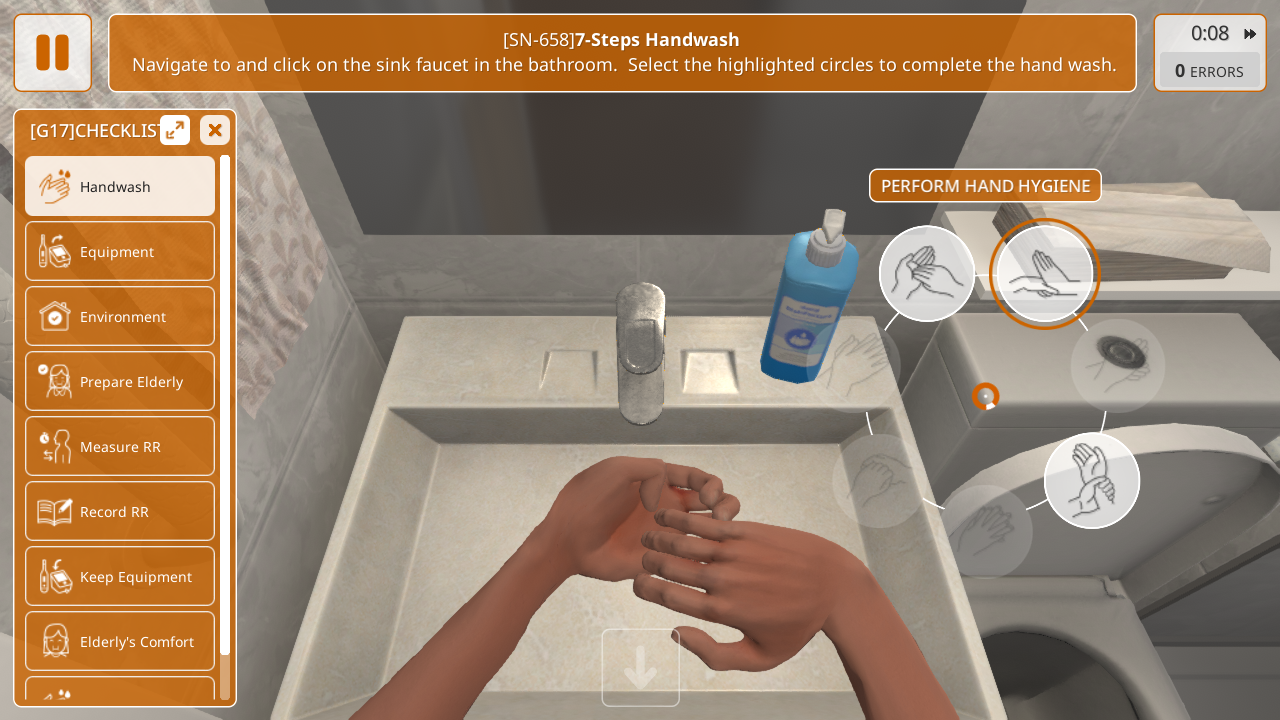Select the wrist-washing step circle
Image resolution: width=1280 pixels, height=720 pixels.
(1092, 480)
